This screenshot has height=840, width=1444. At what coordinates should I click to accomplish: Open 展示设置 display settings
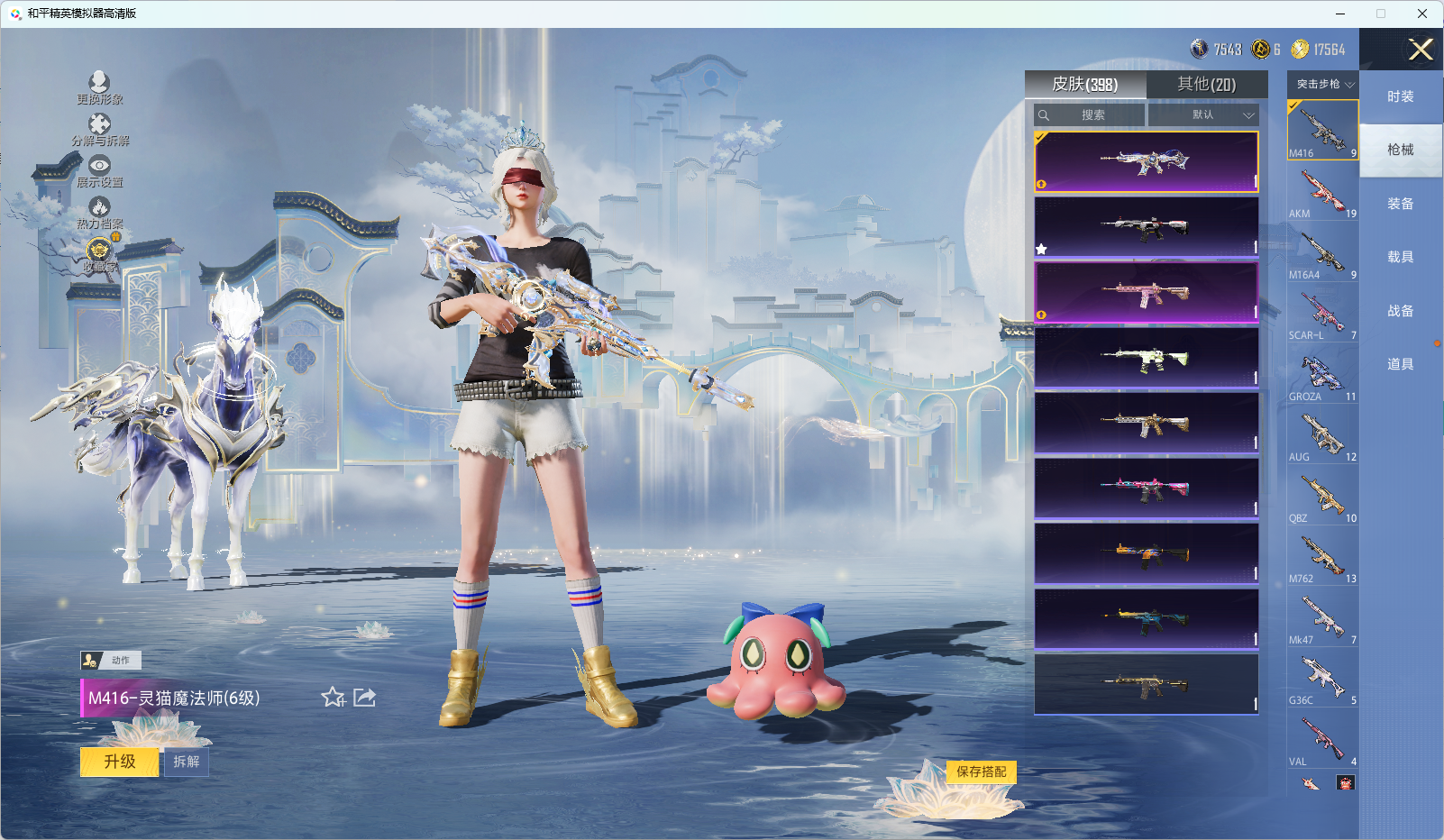point(99,170)
